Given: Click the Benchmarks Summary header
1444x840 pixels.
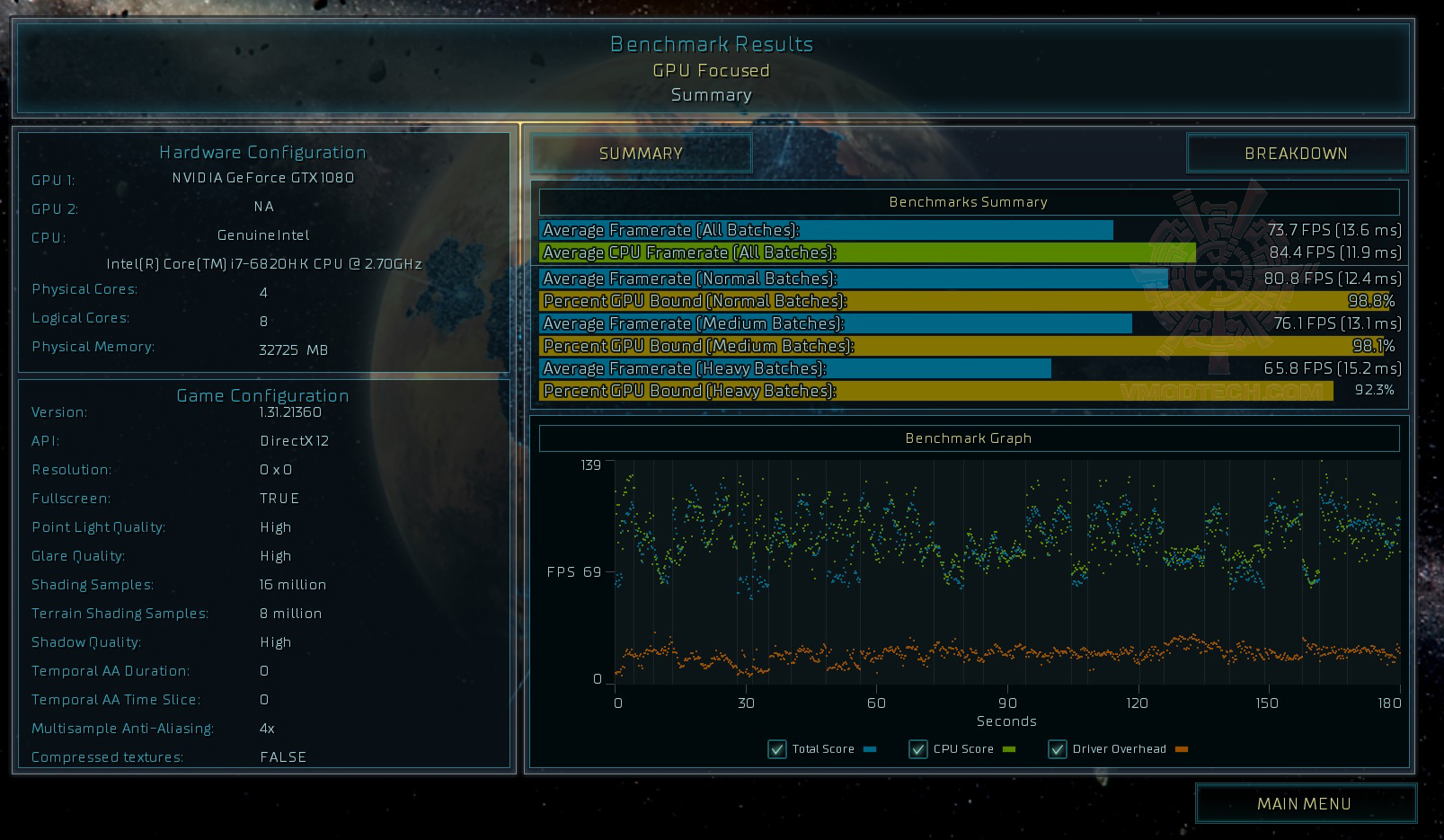Looking at the screenshot, I should pos(967,202).
